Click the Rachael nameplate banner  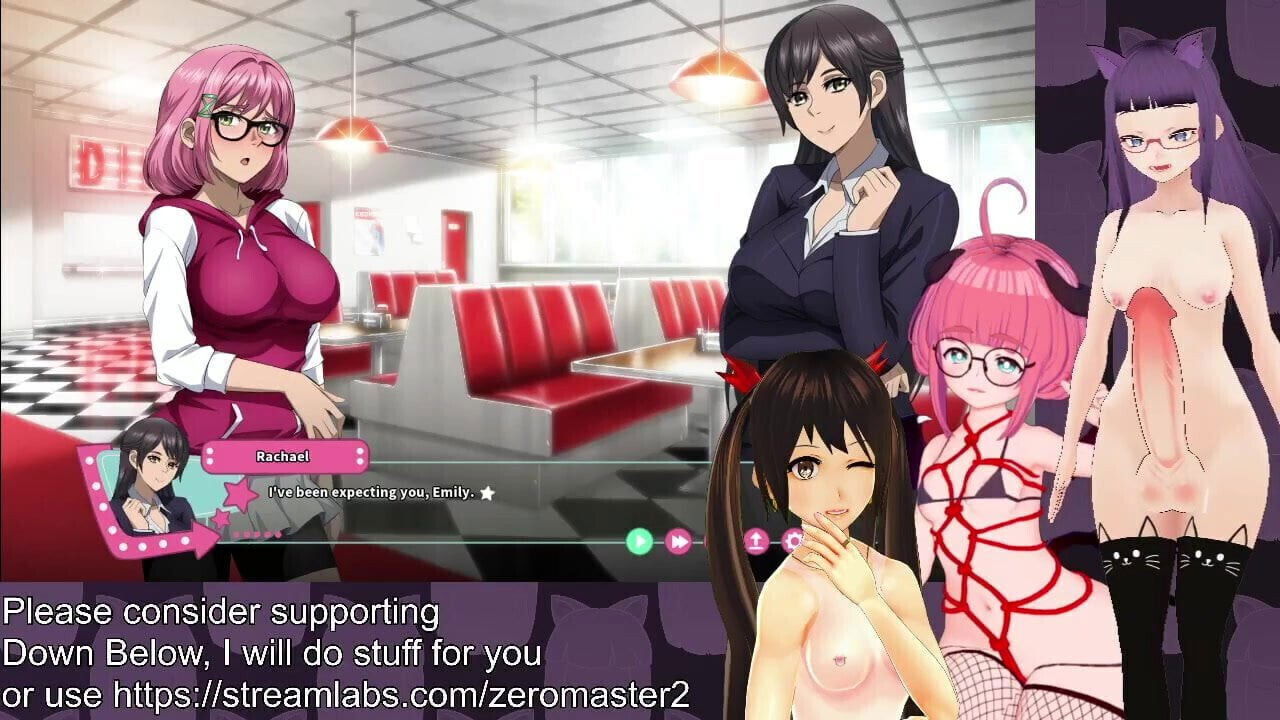pyautogui.click(x=283, y=456)
